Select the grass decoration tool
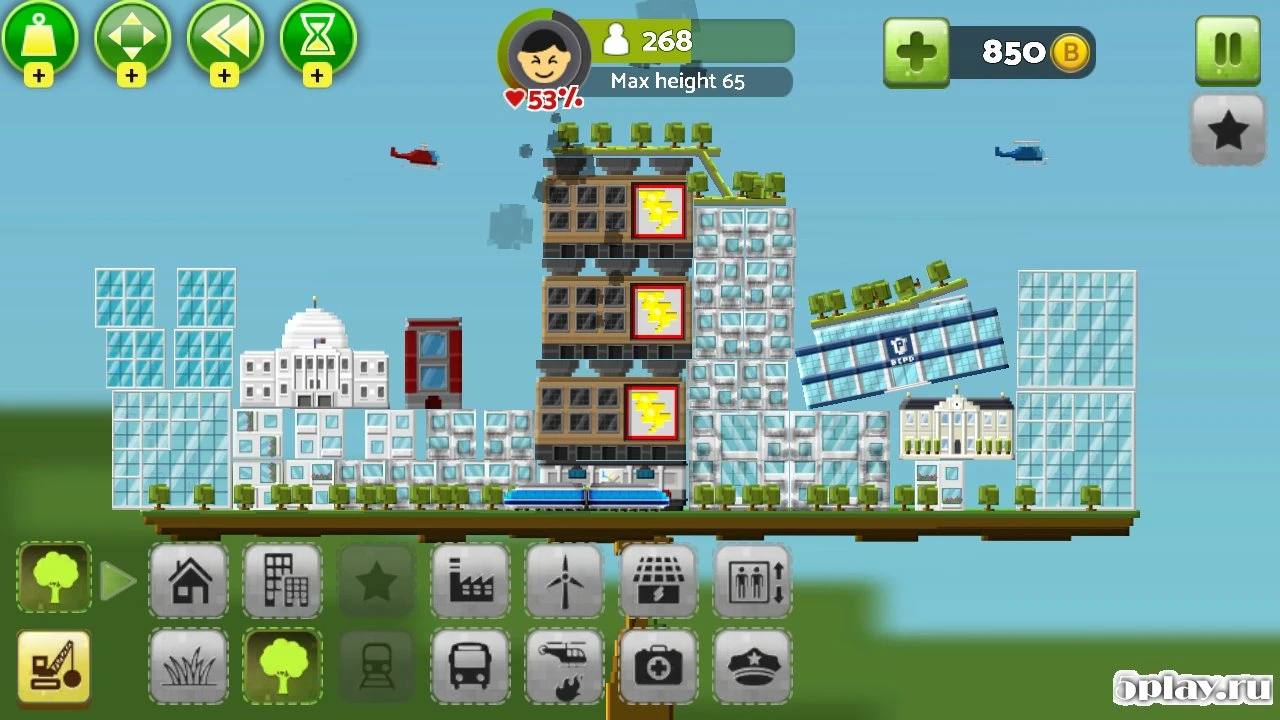 coord(188,665)
